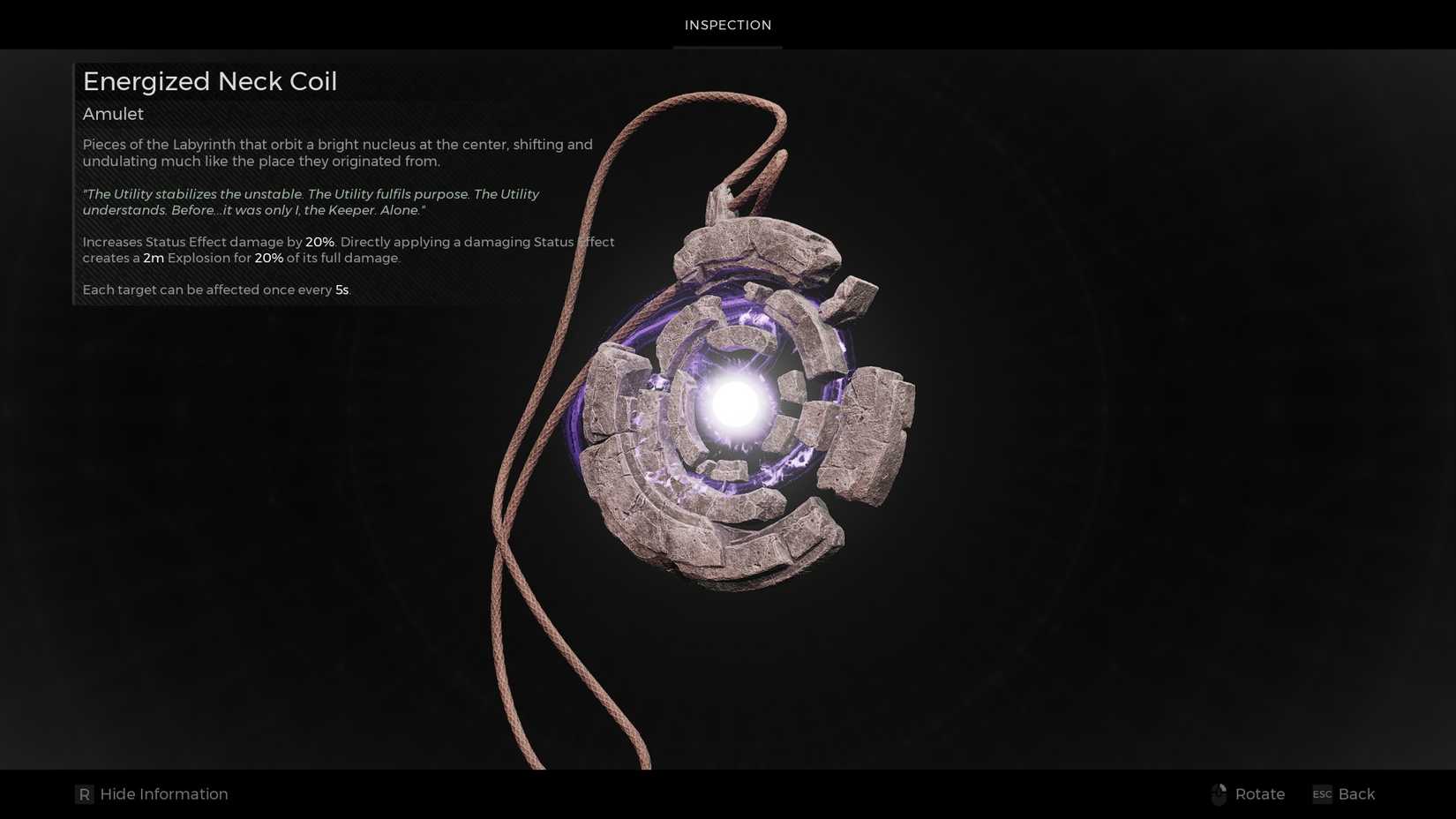Toggle Hide Information with the R prompt
Screen dimensions: 1456x819
click(150, 793)
